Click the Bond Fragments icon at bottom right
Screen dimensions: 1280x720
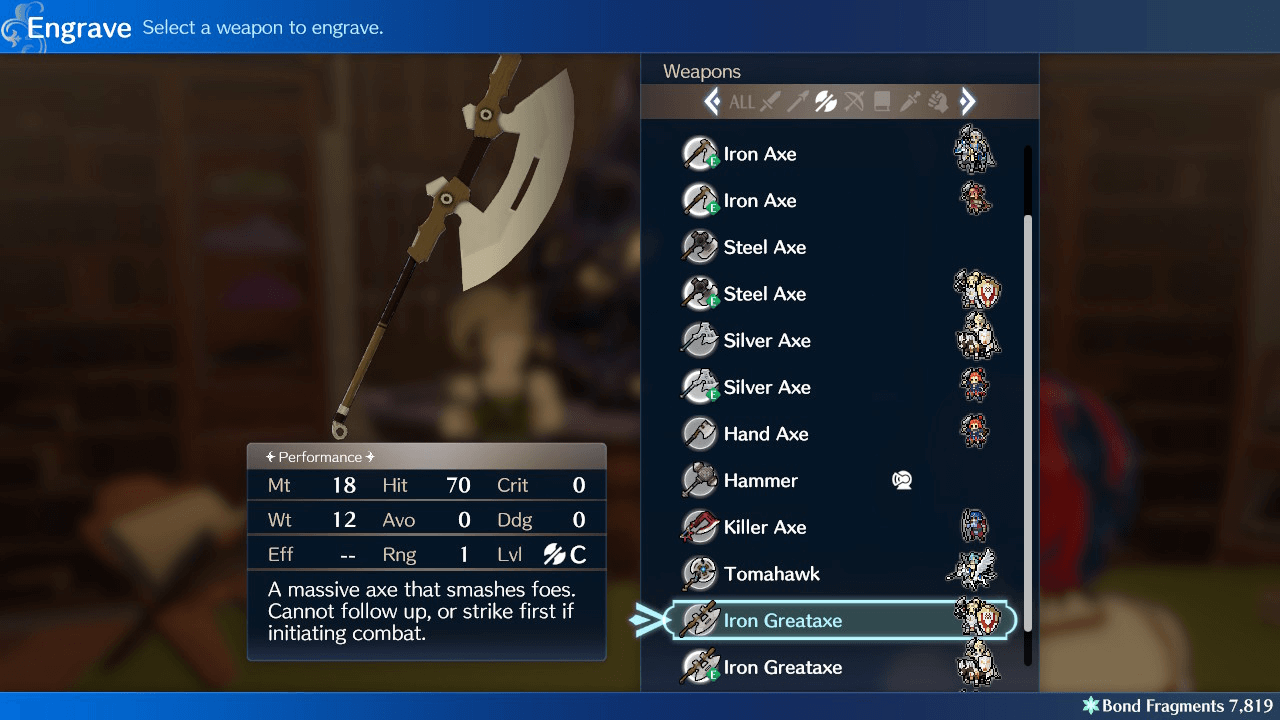[1094, 705]
